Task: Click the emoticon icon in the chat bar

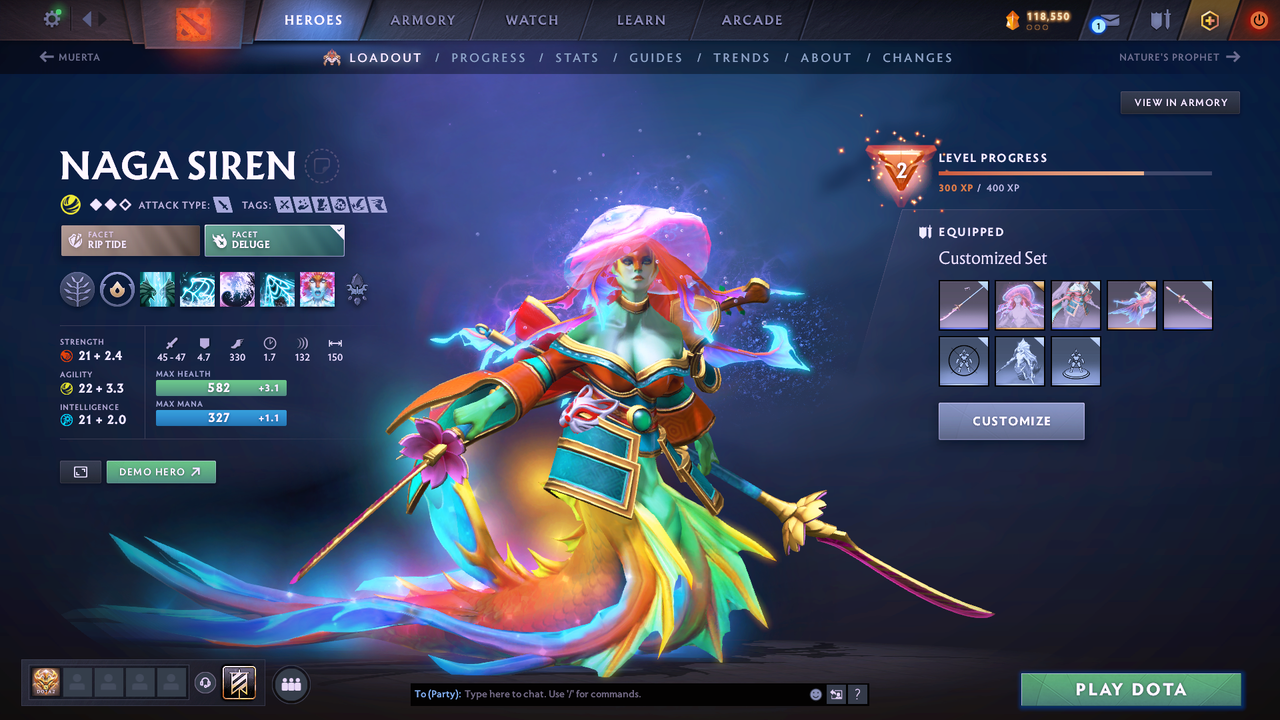Action: click(x=815, y=694)
